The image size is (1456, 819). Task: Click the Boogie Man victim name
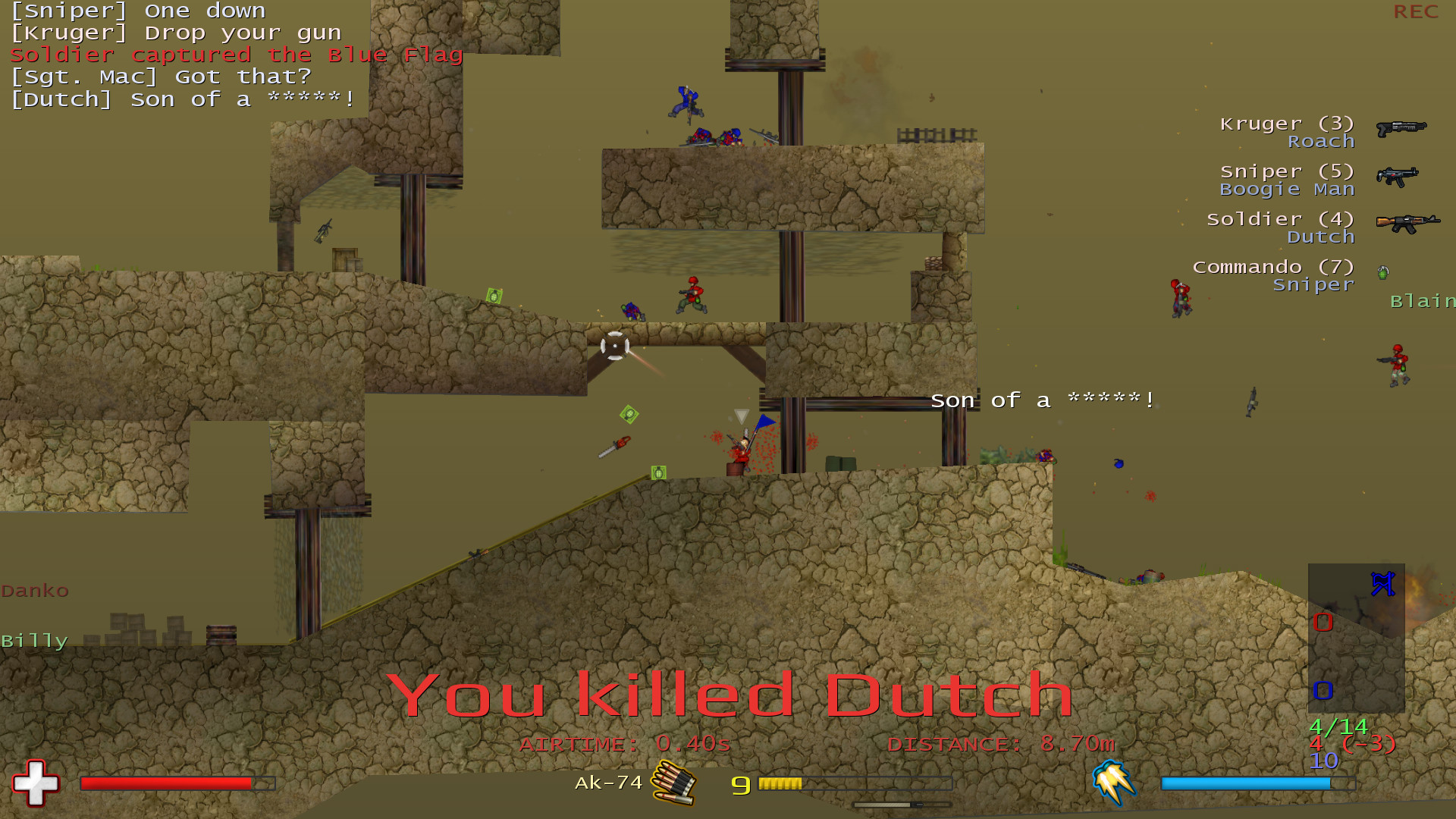(x=1287, y=189)
